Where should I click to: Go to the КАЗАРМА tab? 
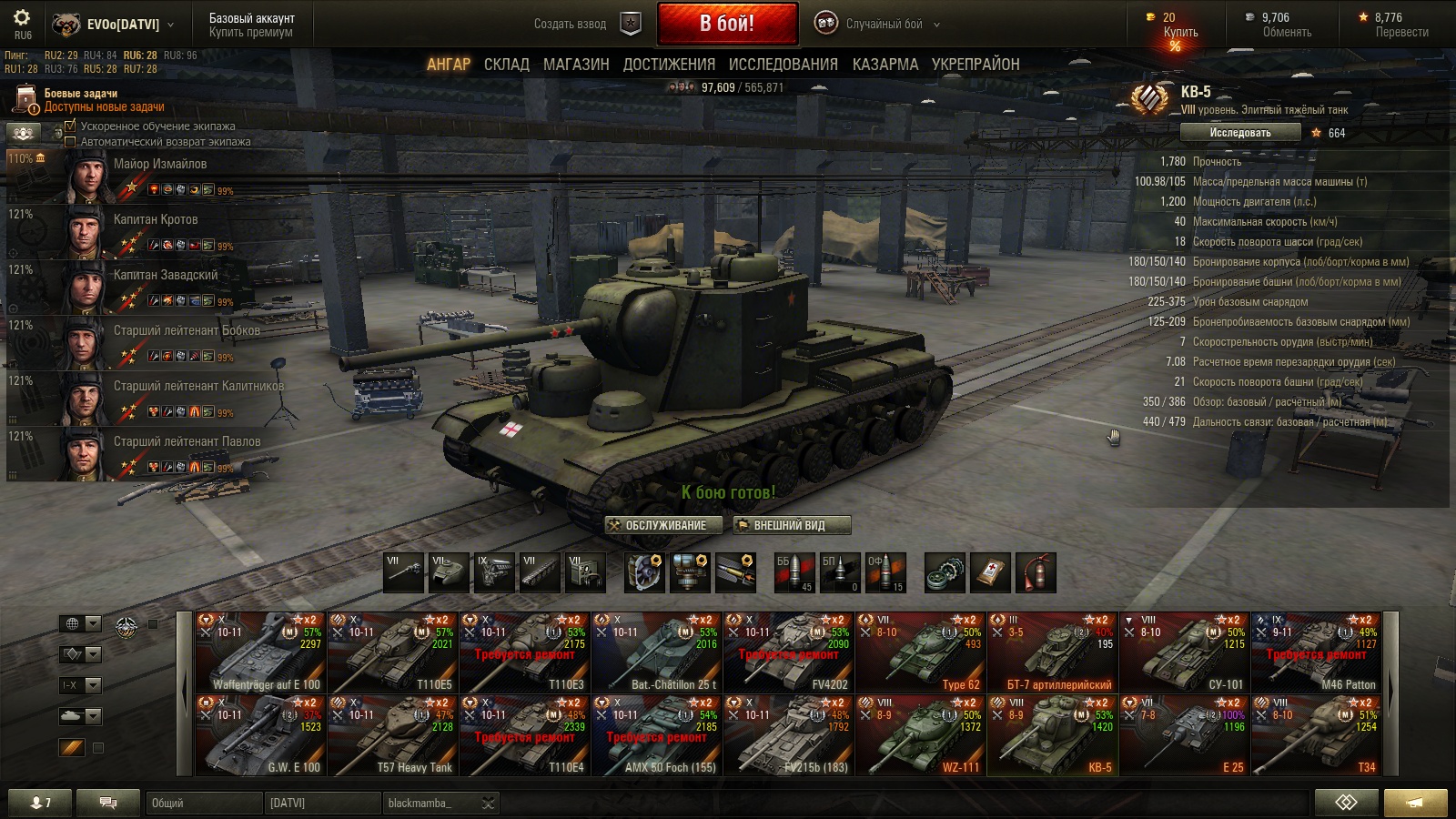click(x=885, y=65)
